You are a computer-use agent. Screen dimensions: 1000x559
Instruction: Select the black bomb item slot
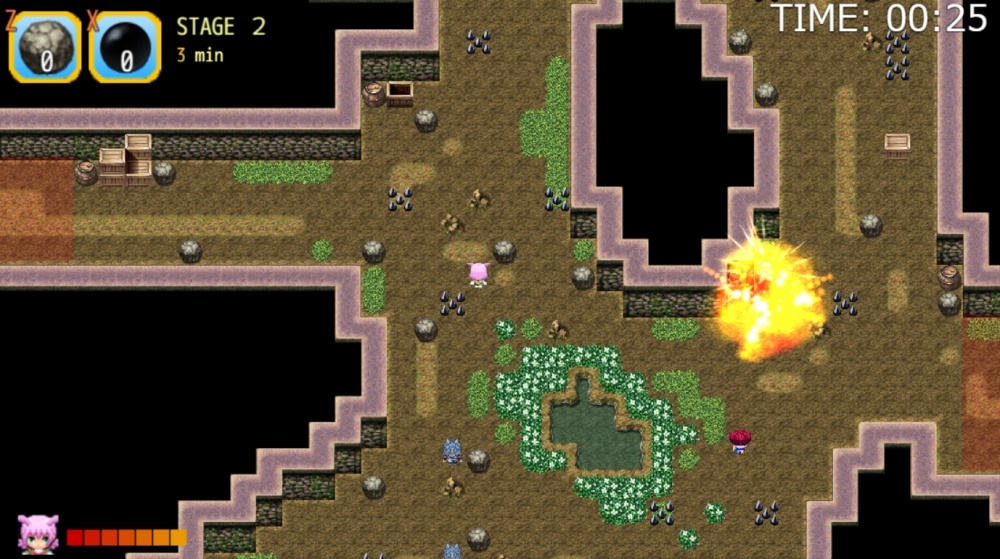click(x=125, y=46)
